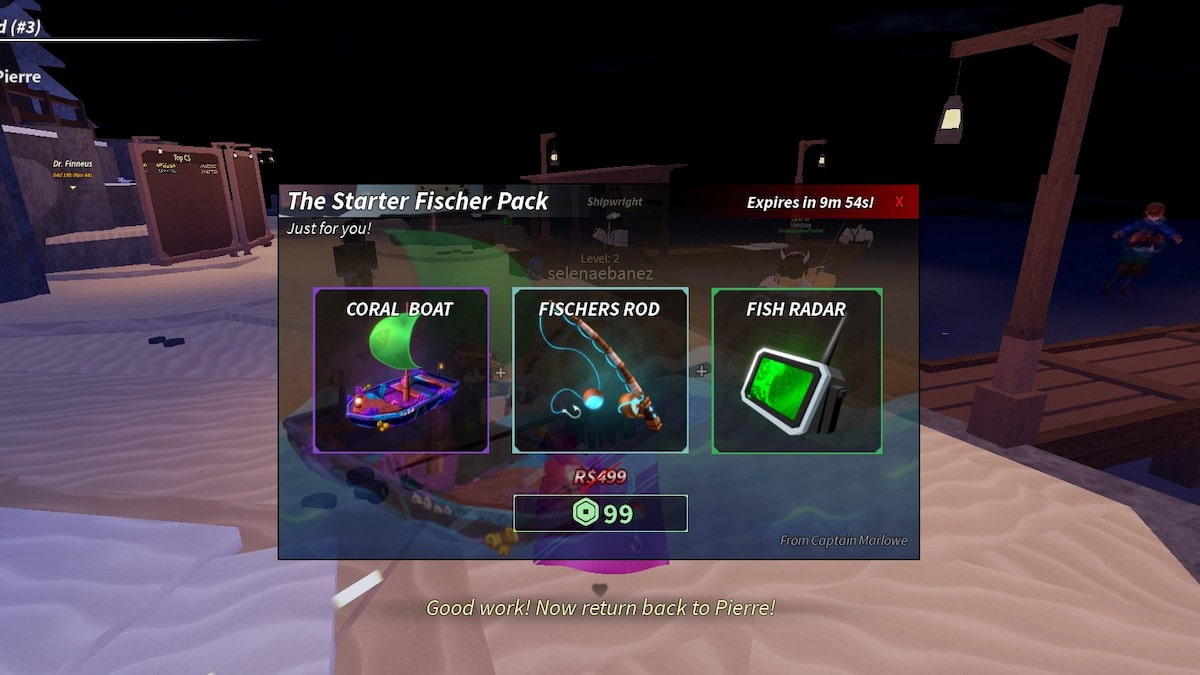Buy the pack for 99 Robux
This screenshot has width=1200, height=675.
[x=600, y=513]
